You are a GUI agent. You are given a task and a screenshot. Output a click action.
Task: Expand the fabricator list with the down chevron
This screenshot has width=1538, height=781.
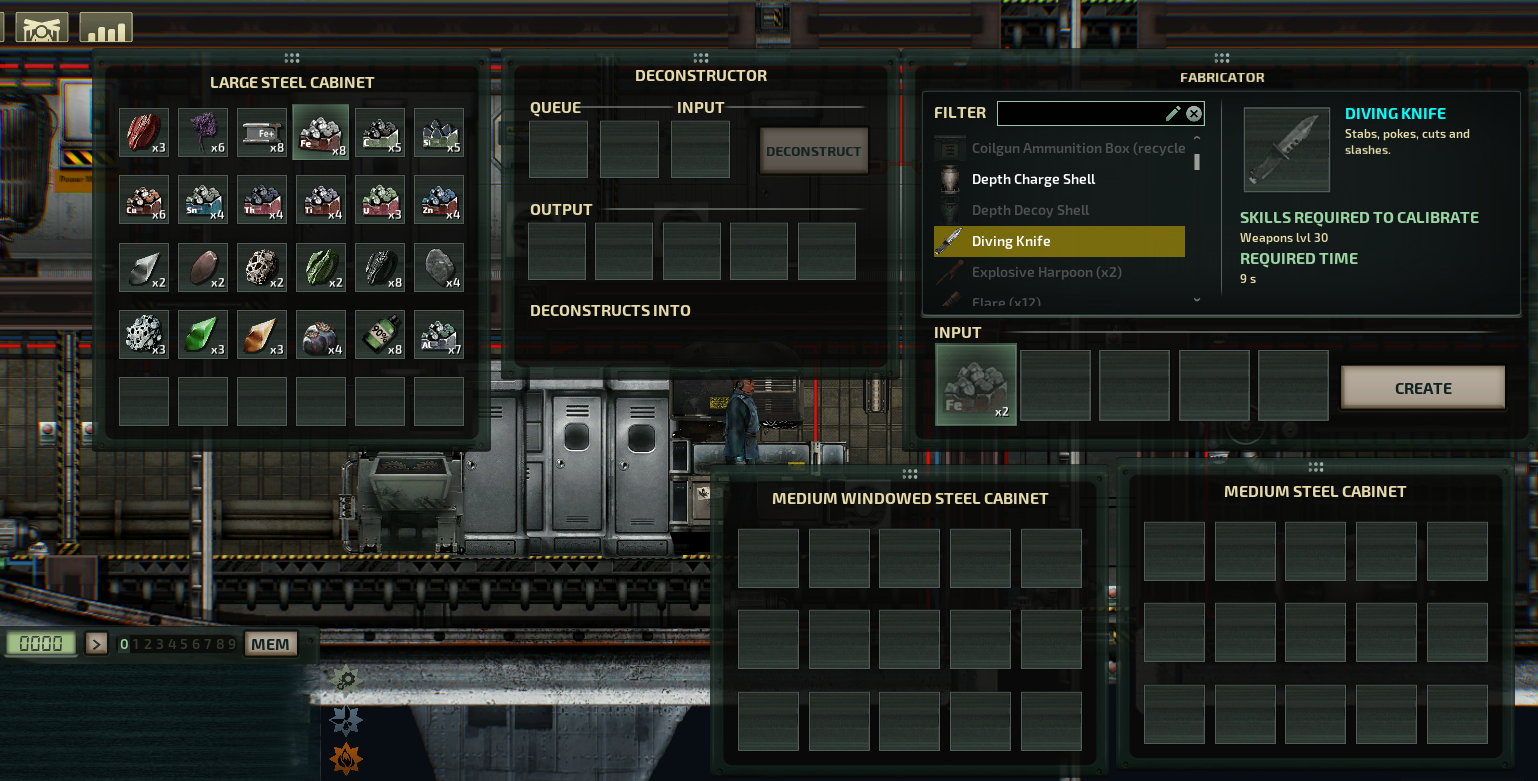1196,298
